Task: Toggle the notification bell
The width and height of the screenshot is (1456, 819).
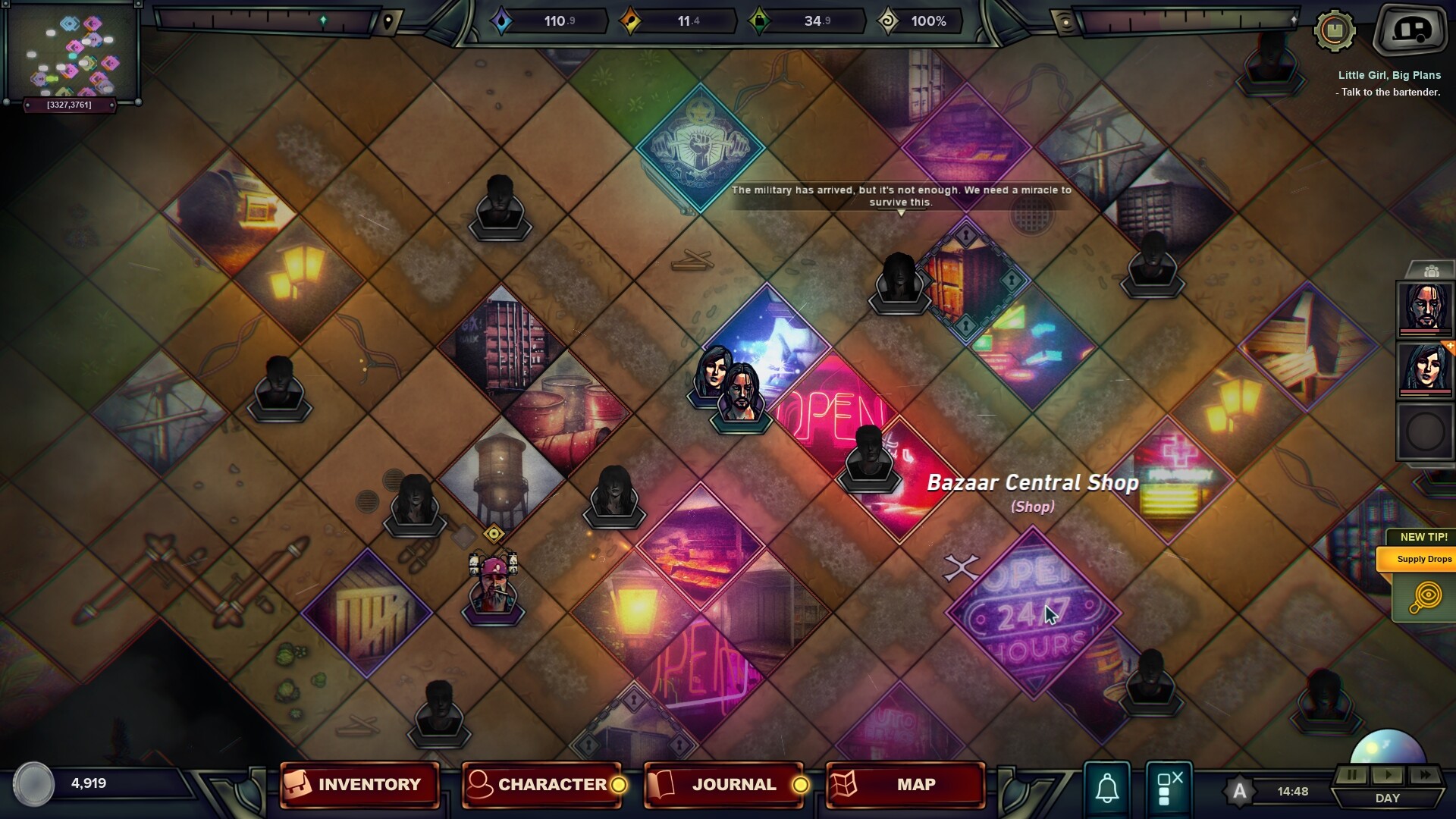Action: 1106,787
